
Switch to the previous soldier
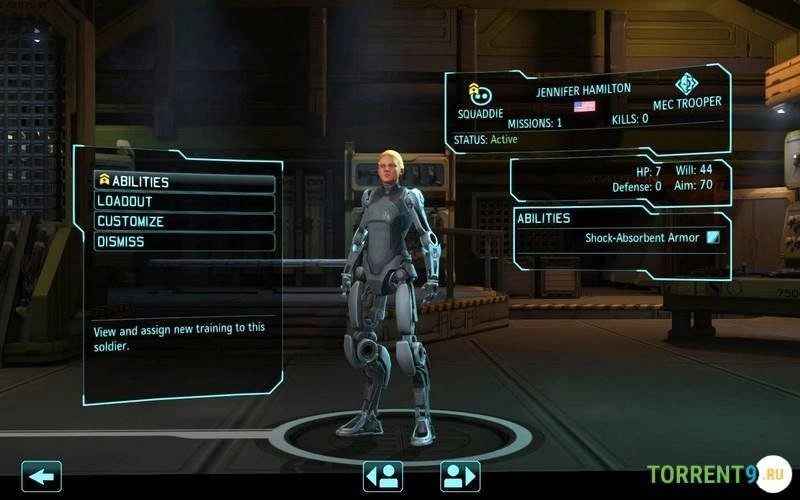pyautogui.click(x=383, y=476)
